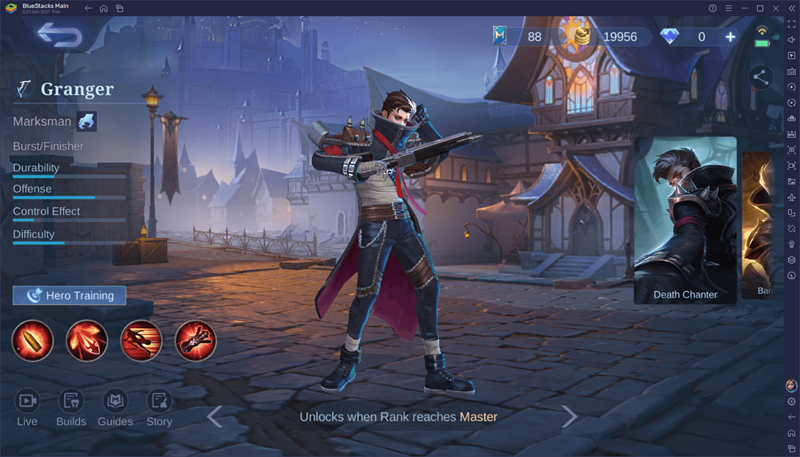Go back using the arrow button

(59, 36)
